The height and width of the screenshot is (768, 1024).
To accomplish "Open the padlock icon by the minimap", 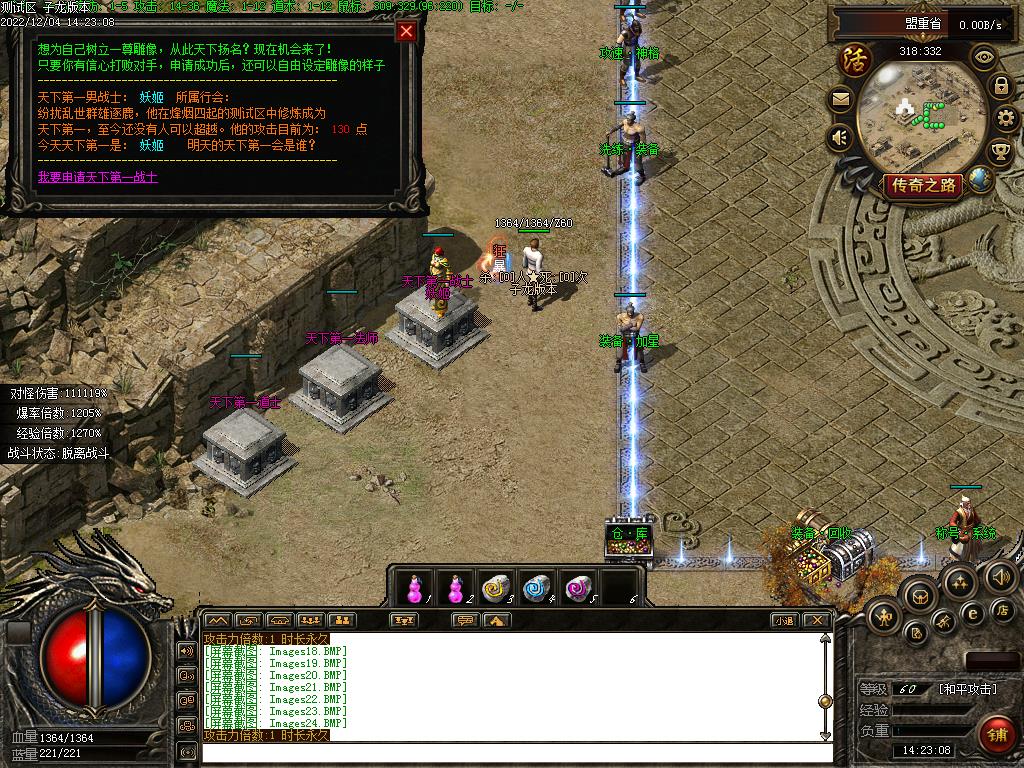I will coord(1000,86).
